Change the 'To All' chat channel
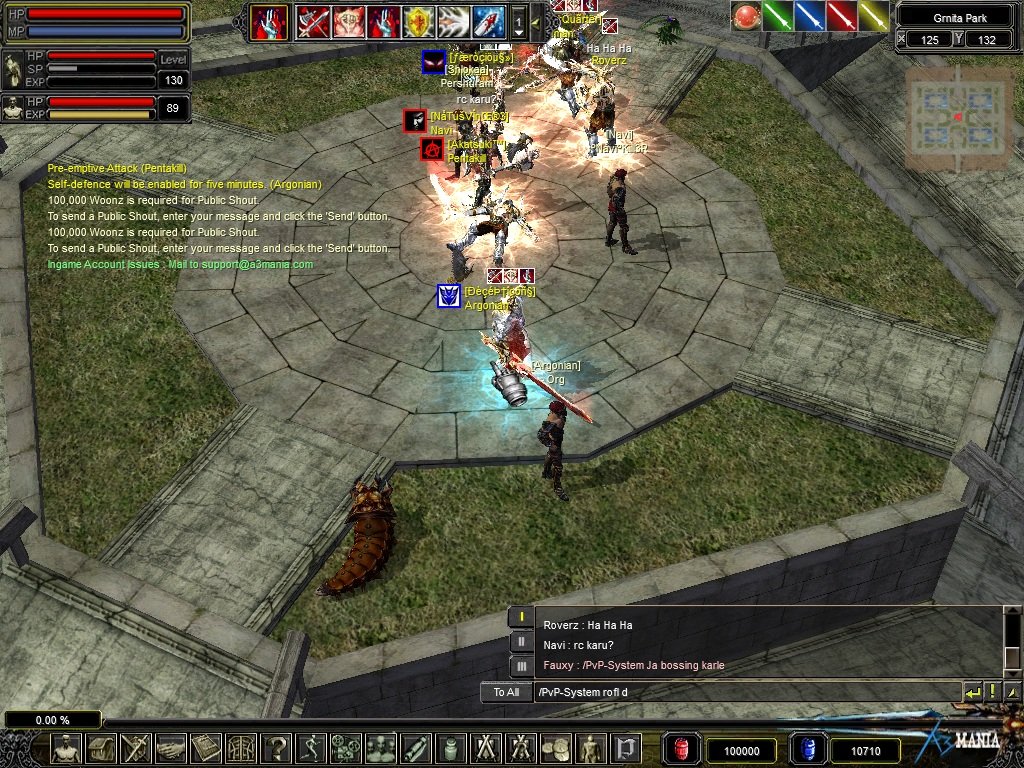This screenshot has width=1024, height=768. click(x=506, y=692)
